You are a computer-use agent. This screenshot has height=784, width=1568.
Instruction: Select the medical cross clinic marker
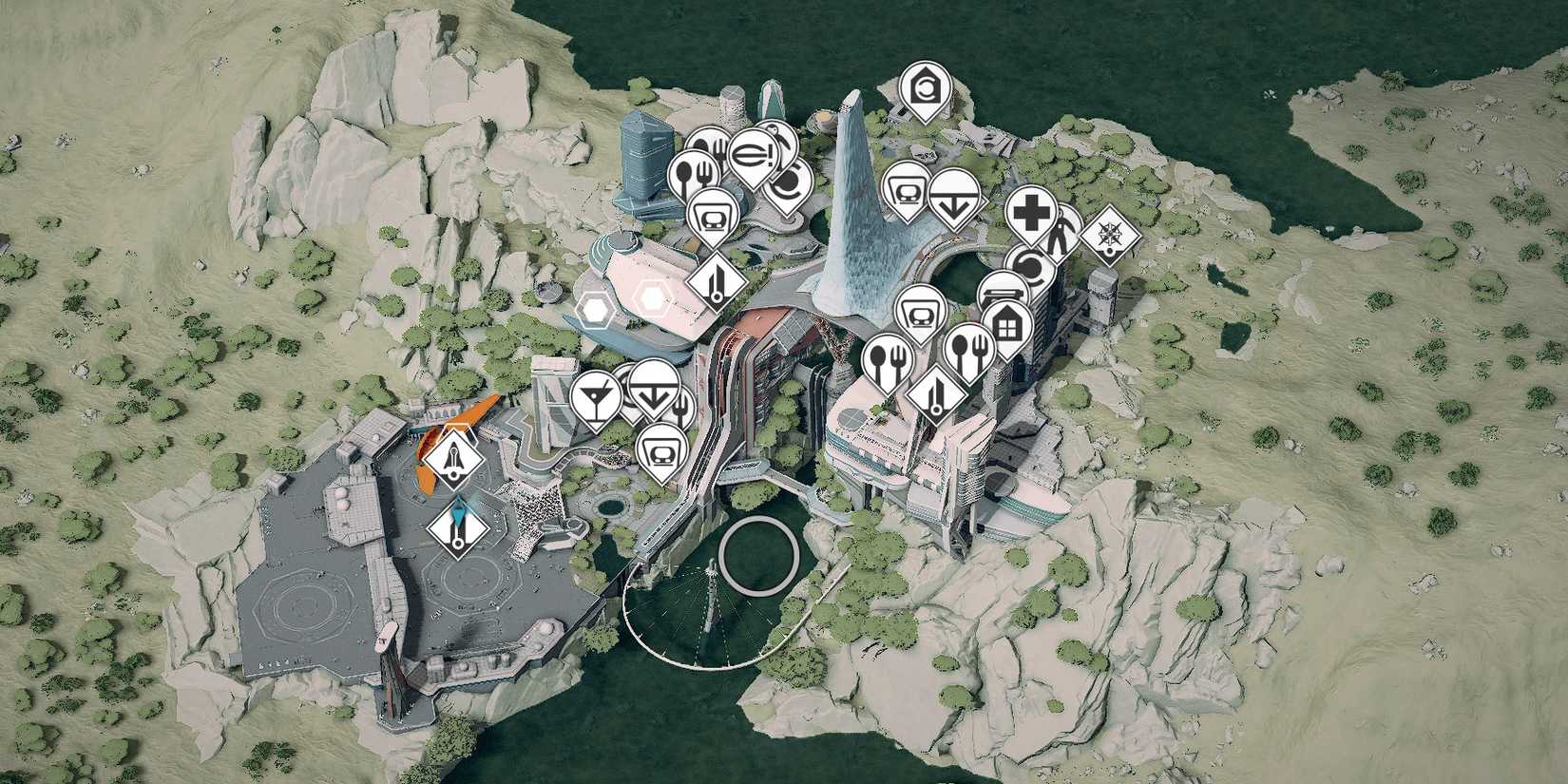point(1030,212)
